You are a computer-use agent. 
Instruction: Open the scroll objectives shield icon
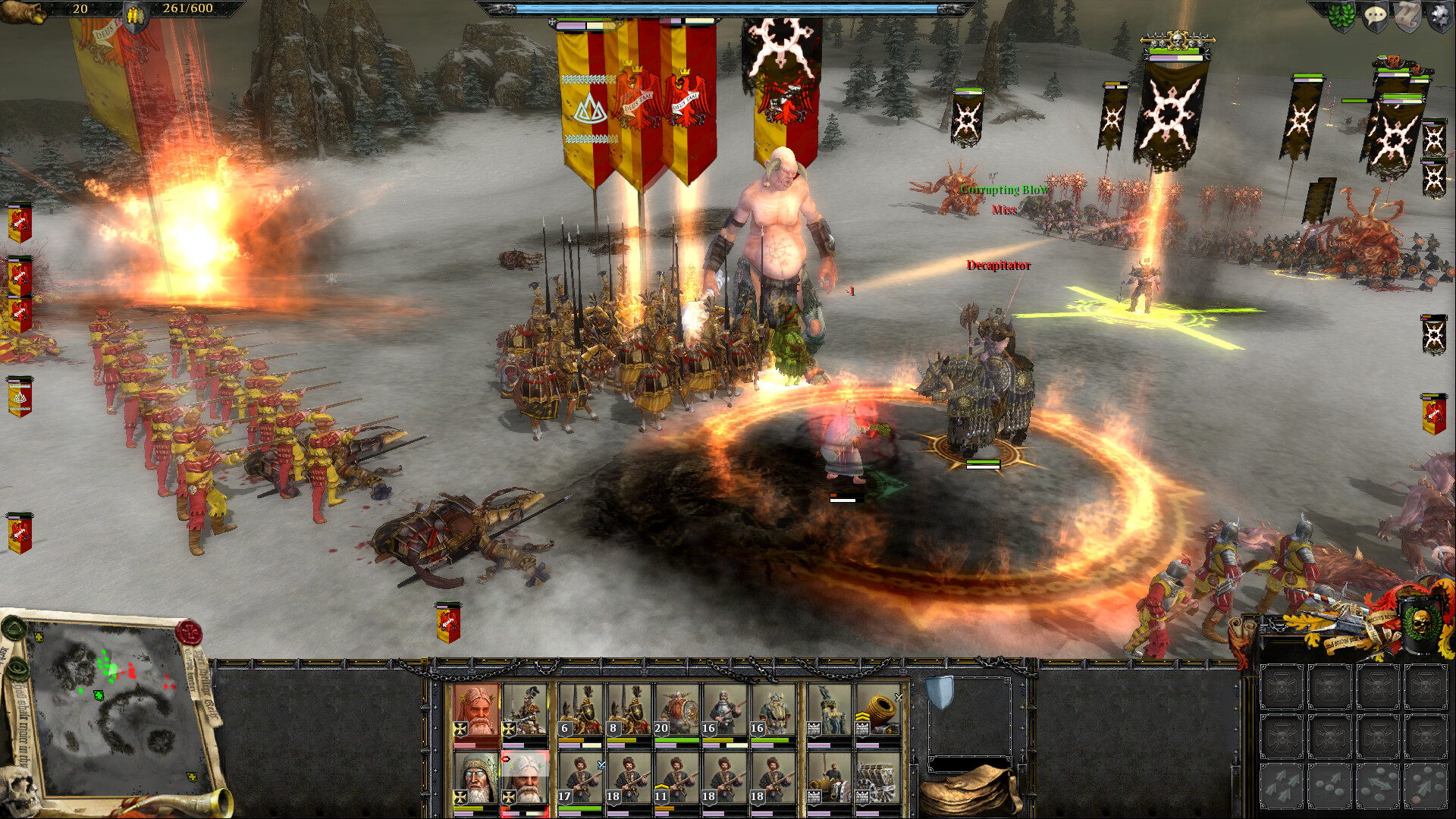pyautogui.click(x=1407, y=15)
